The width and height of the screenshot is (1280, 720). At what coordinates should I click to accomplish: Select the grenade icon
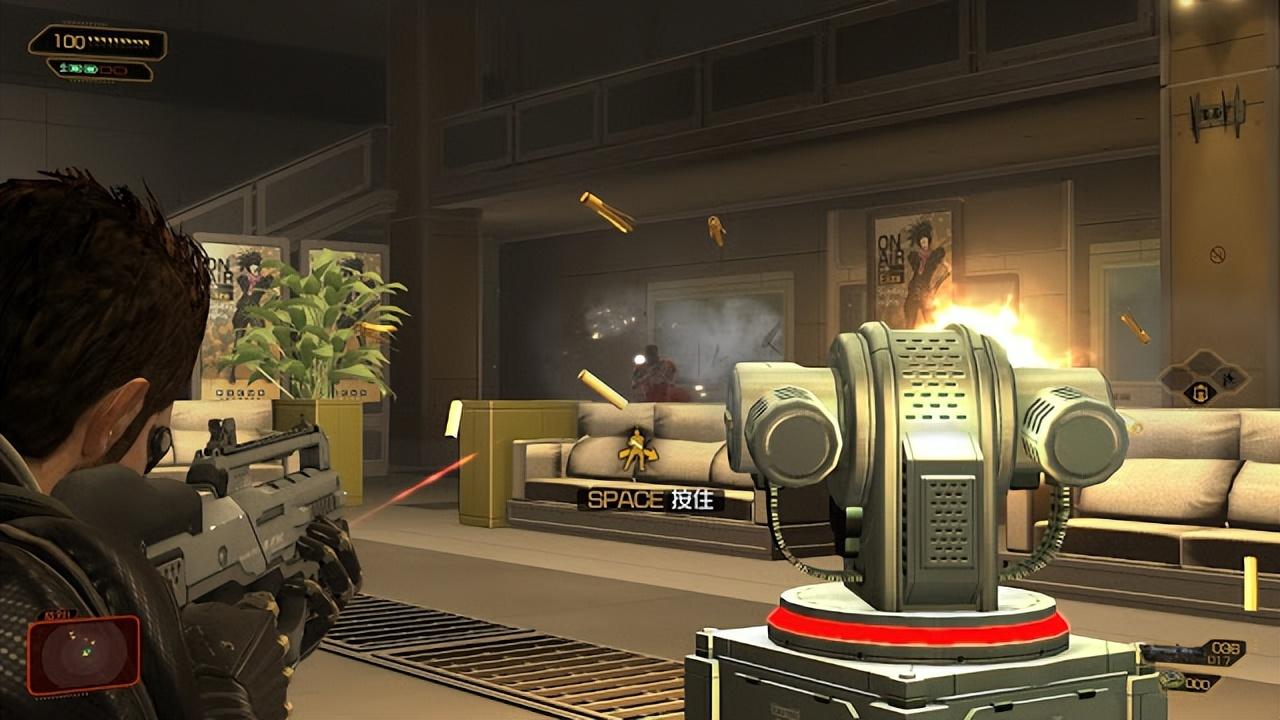(x=1168, y=681)
